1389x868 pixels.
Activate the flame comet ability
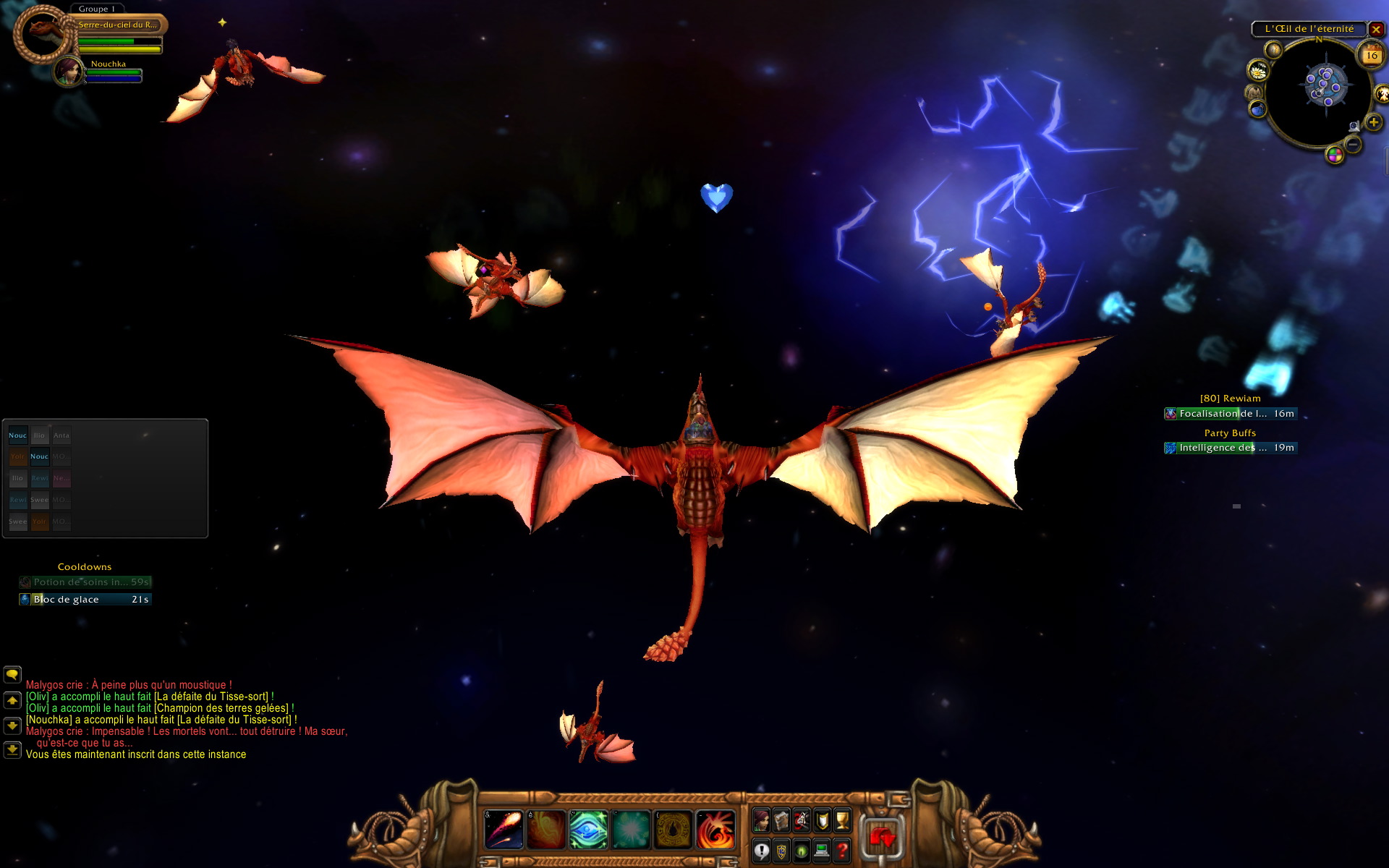click(x=504, y=829)
